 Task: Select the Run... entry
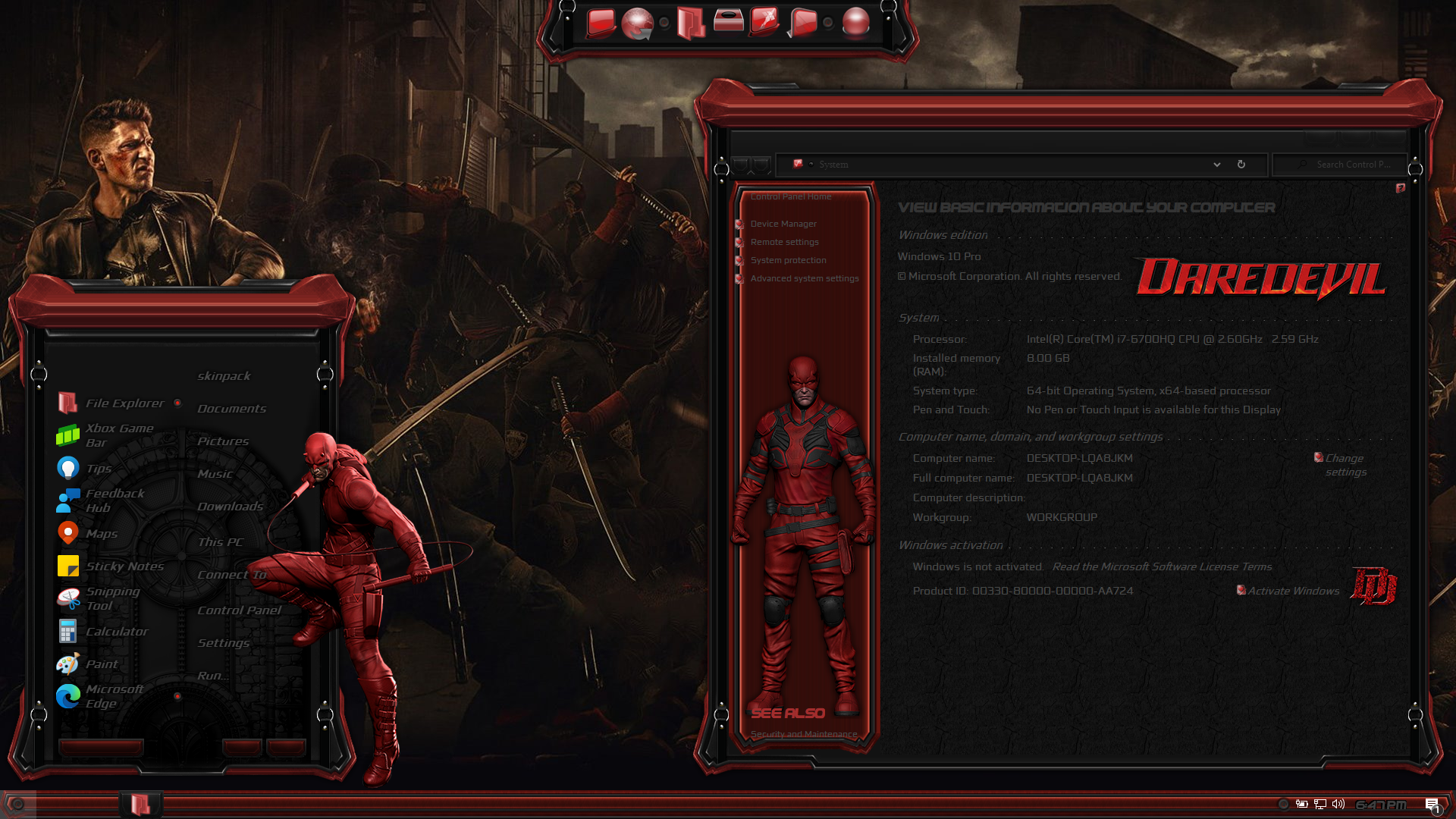click(212, 676)
